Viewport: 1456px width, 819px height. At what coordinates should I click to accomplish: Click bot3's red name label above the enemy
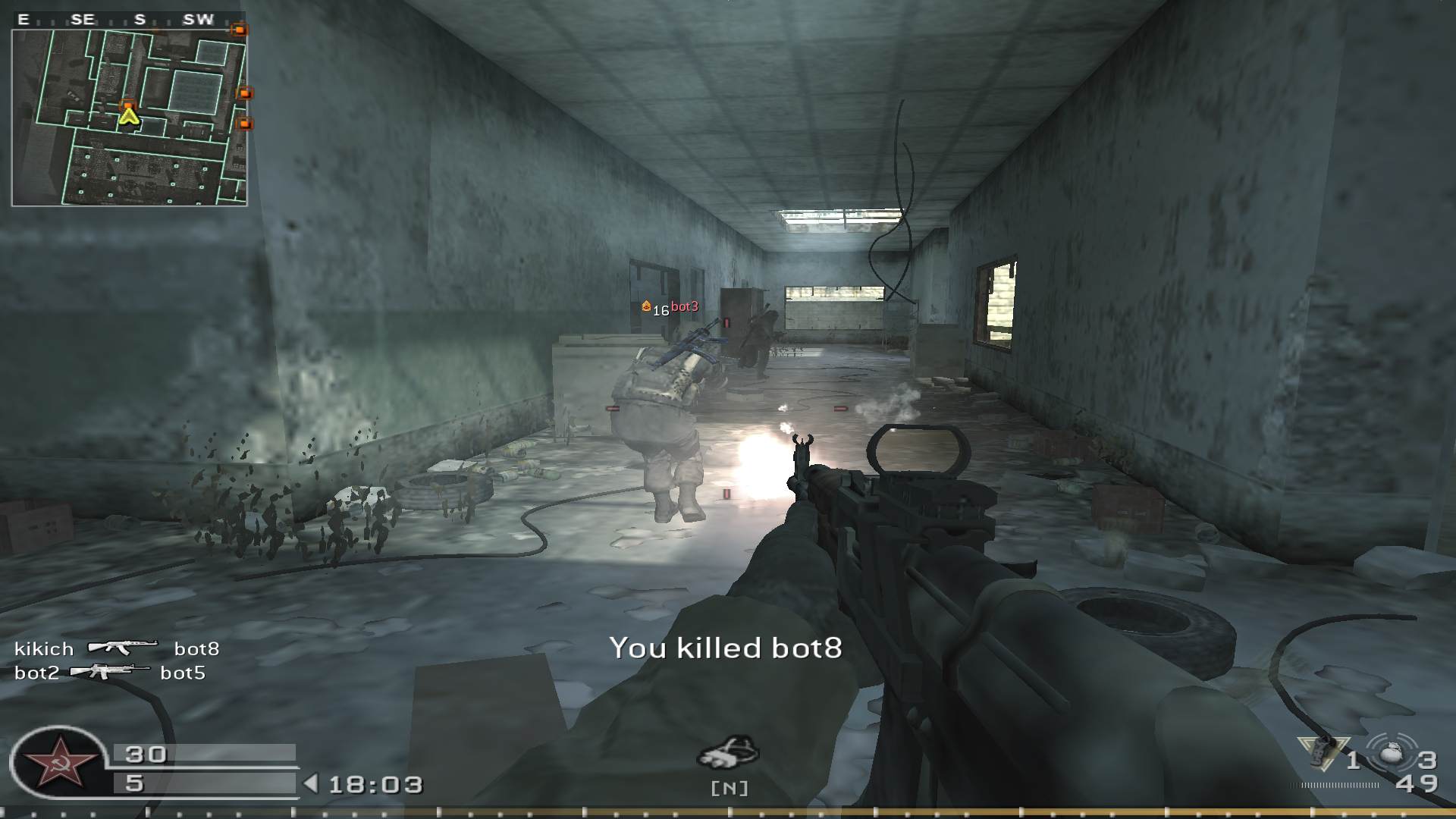pyautogui.click(x=683, y=306)
